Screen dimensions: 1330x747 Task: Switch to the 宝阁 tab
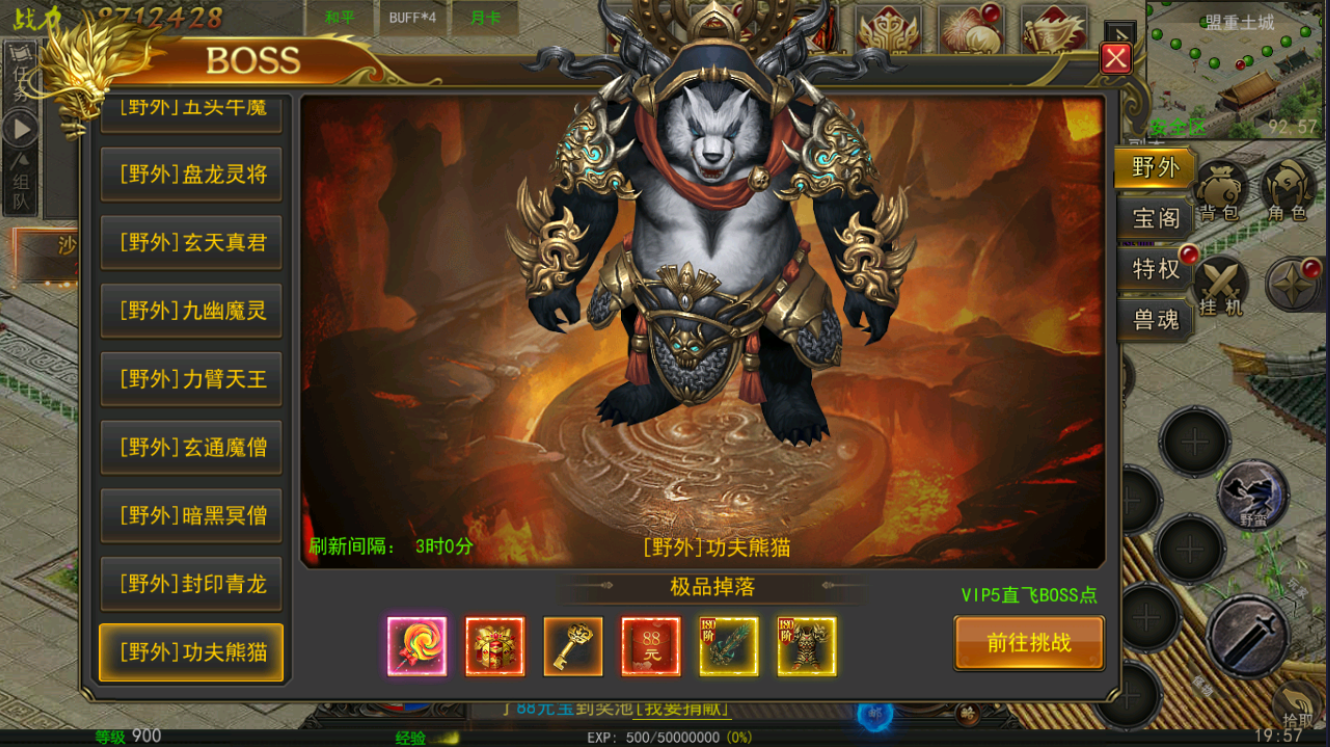click(1155, 218)
